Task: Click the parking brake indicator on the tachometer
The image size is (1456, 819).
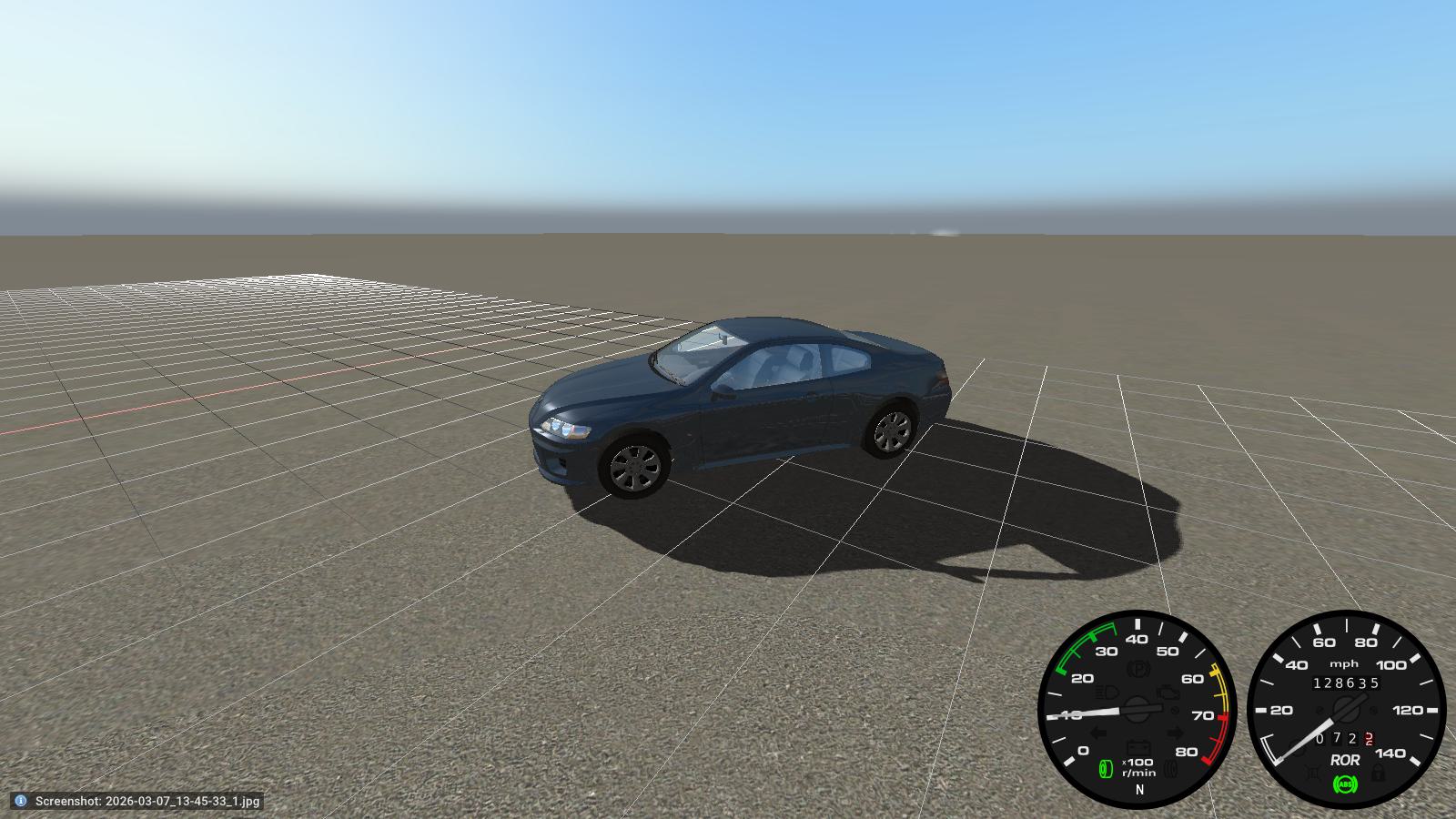Action: point(1139,669)
